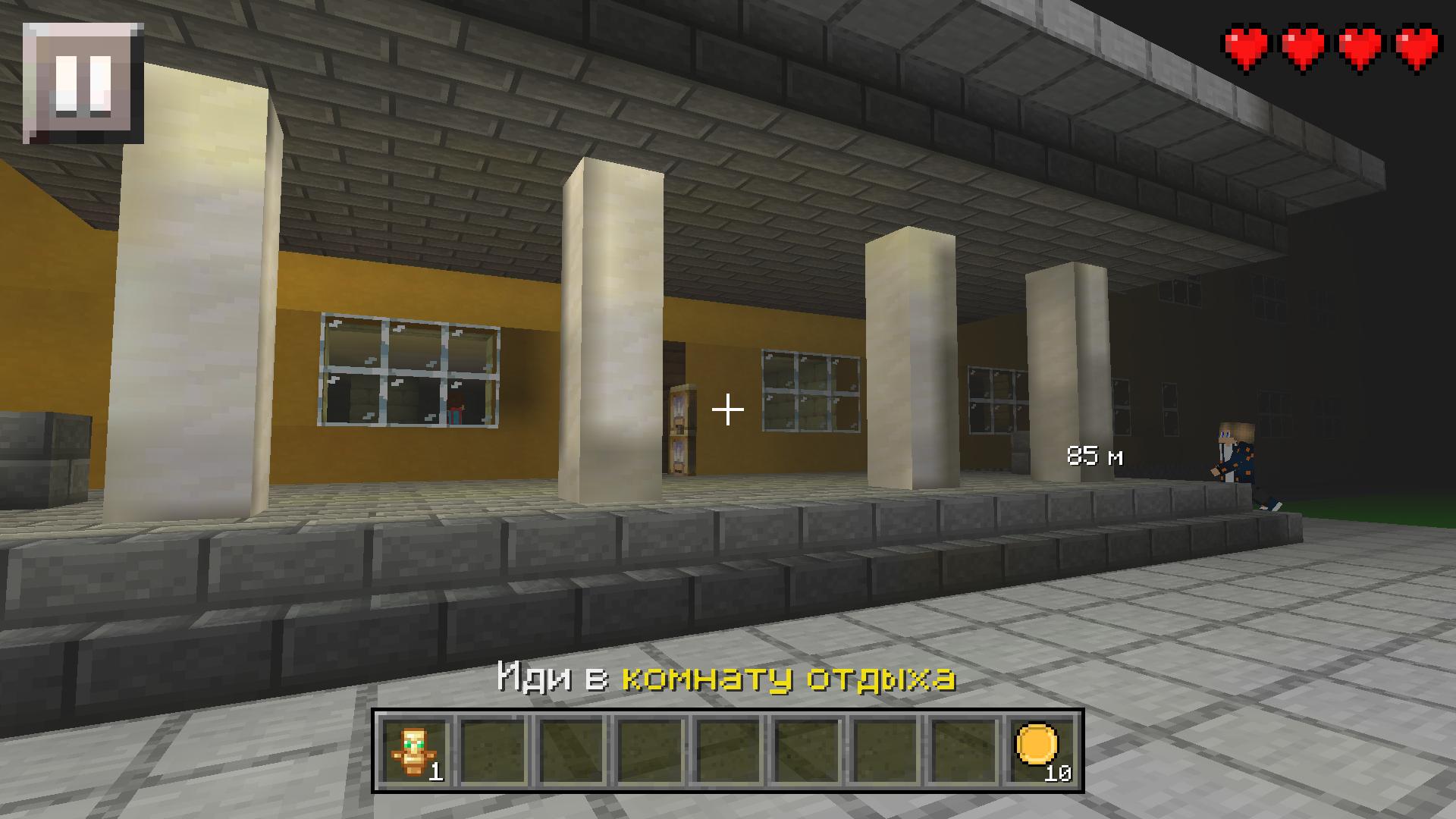
Task: Tap the crosshair in screen center
Action: [x=727, y=409]
